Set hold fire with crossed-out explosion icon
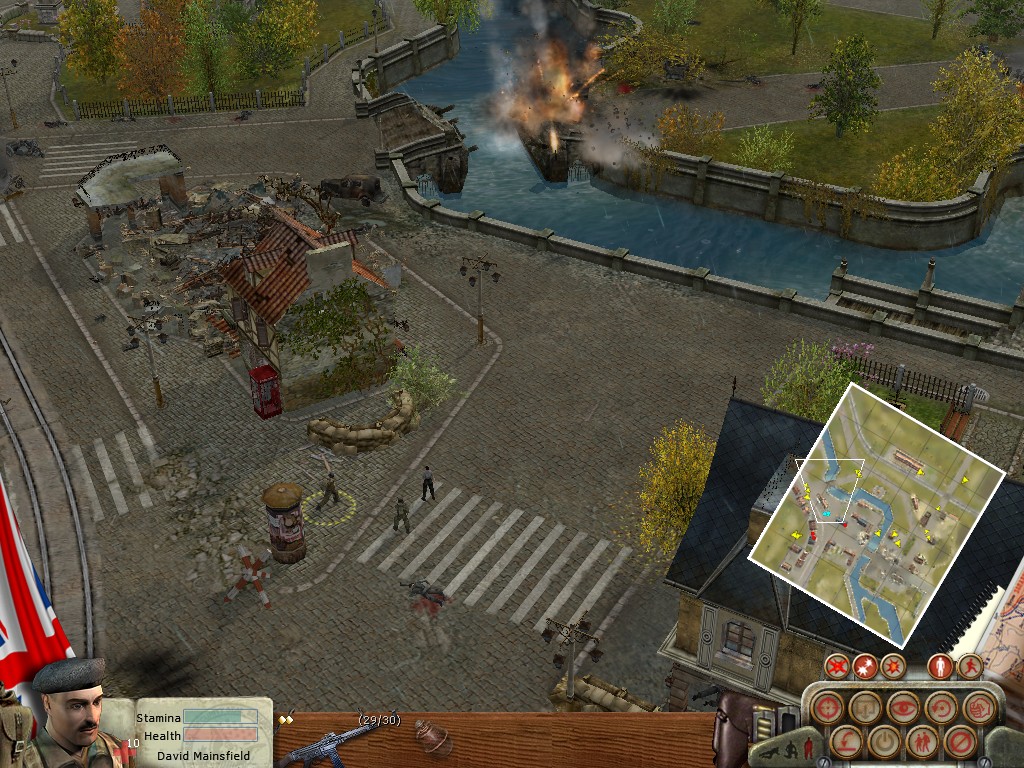The height and width of the screenshot is (768, 1024). click(838, 665)
